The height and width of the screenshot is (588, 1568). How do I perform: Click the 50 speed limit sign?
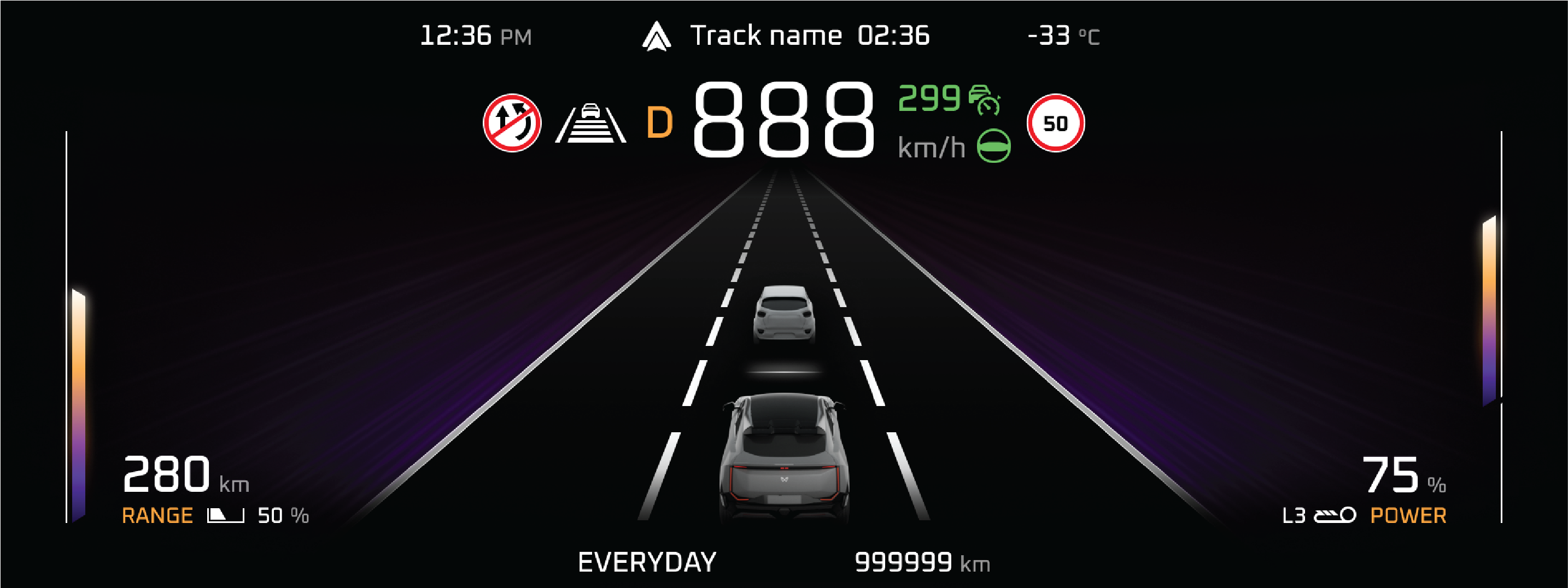click(1056, 123)
